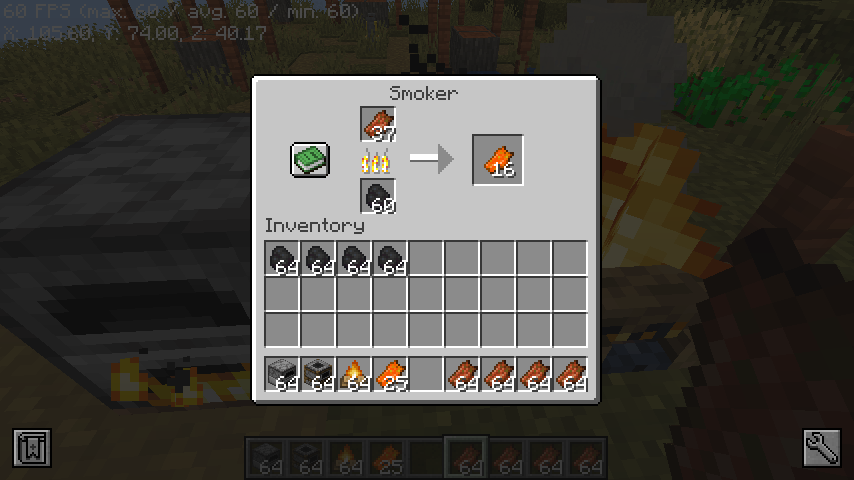Select the smoker block stack in the inventory
854x480 pixels.
click(319, 375)
